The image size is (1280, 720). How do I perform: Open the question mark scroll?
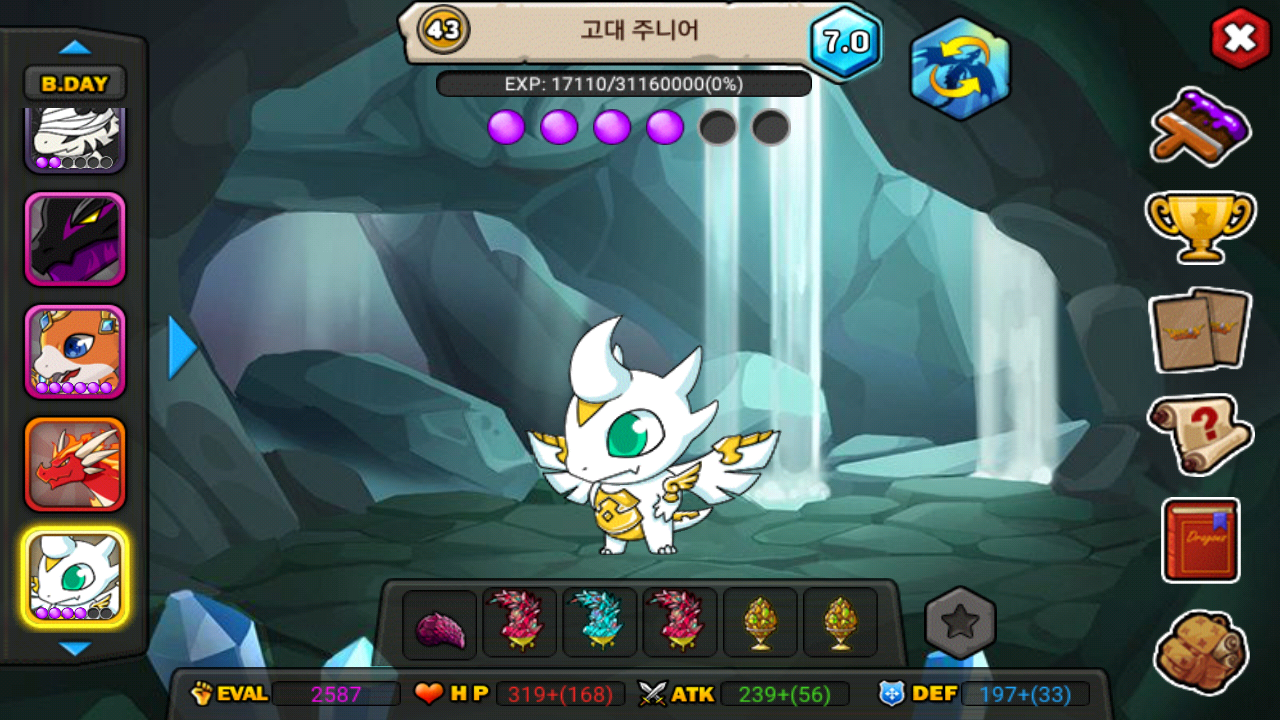[x=1200, y=433]
